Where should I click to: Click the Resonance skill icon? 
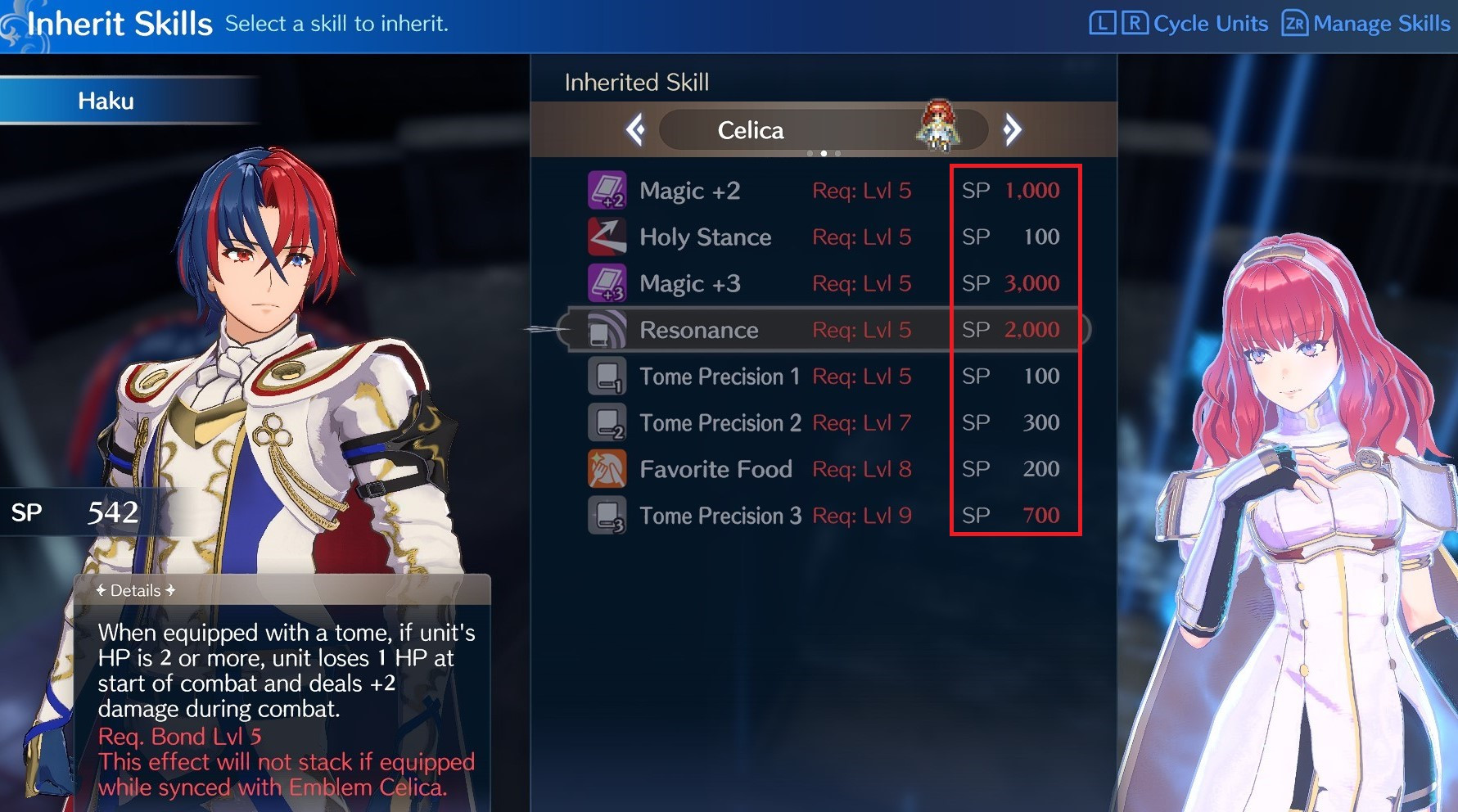click(x=607, y=330)
